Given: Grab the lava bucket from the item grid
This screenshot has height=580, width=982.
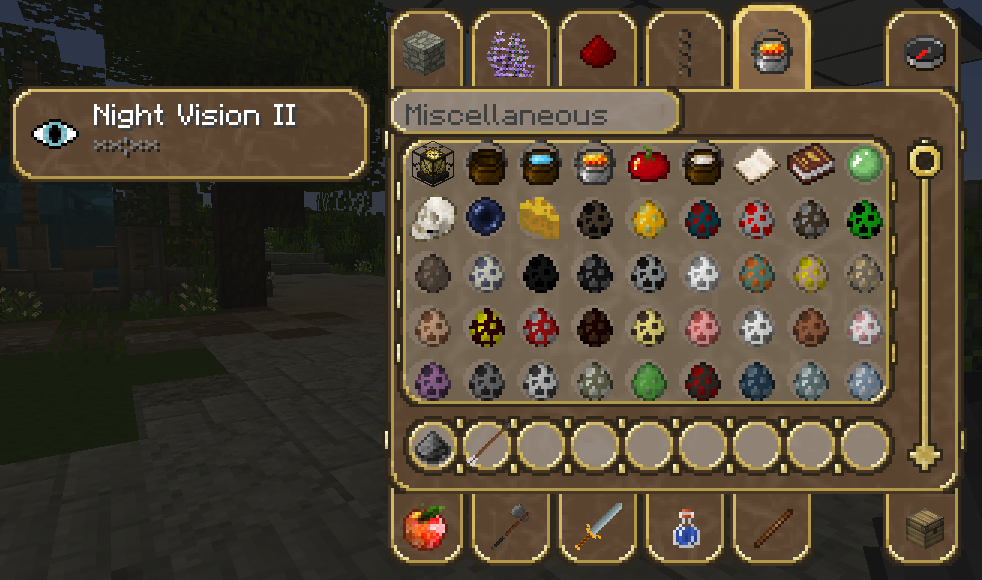Looking at the screenshot, I should [x=594, y=164].
